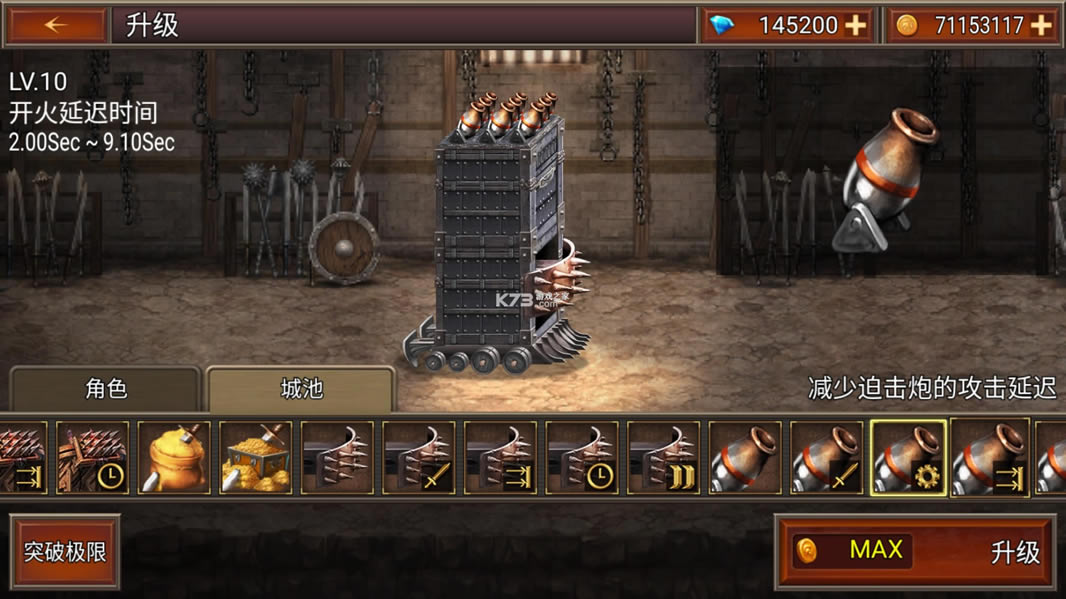Select the plain mortar upgrade icon
The width and height of the screenshot is (1066, 599).
[745, 458]
